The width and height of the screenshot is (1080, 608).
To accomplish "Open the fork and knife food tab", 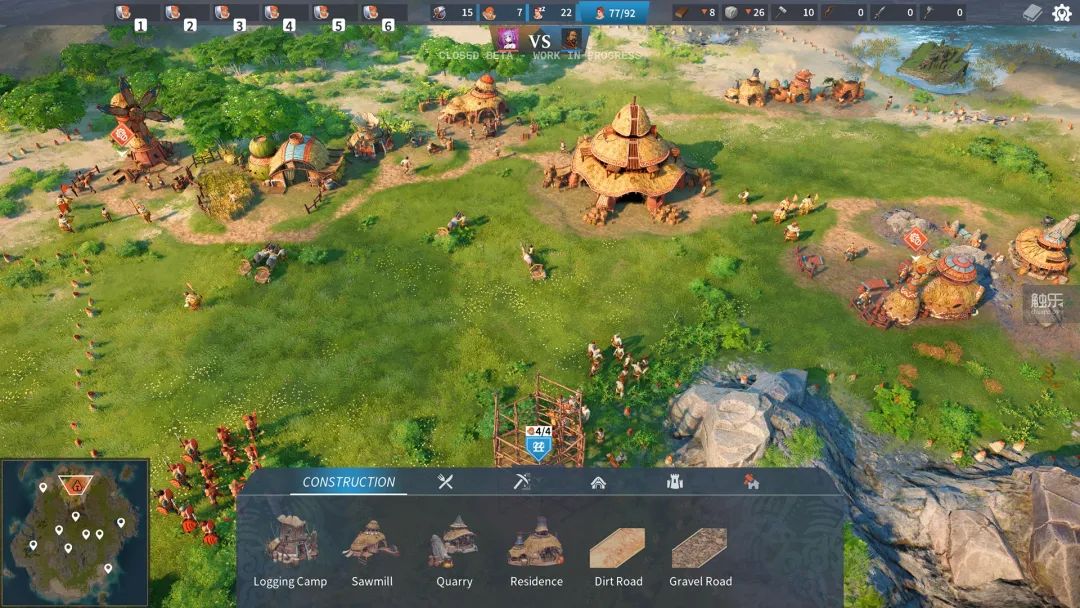I will (x=446, y=482).
